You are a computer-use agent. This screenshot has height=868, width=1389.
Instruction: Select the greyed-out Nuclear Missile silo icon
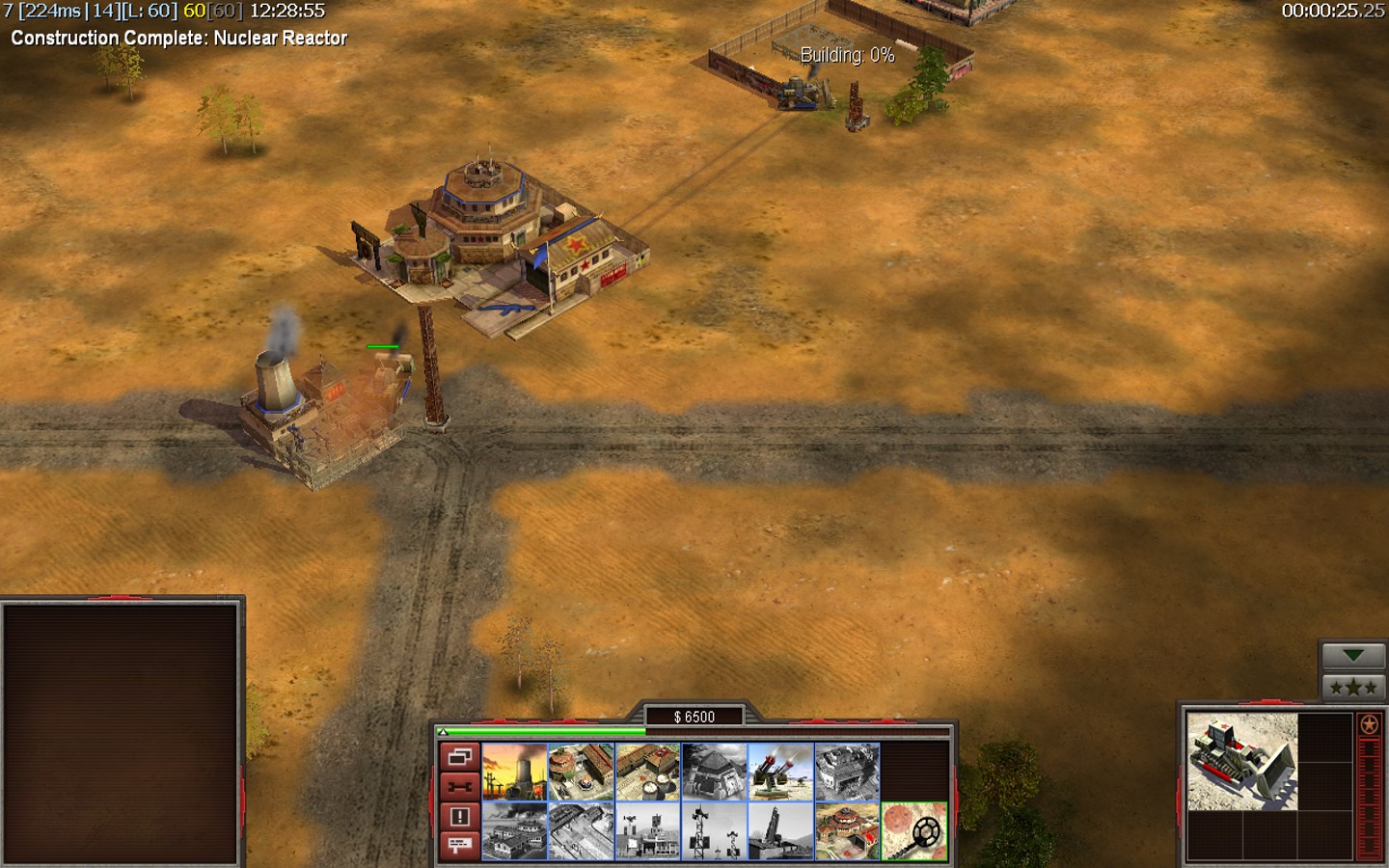[780, 830]
